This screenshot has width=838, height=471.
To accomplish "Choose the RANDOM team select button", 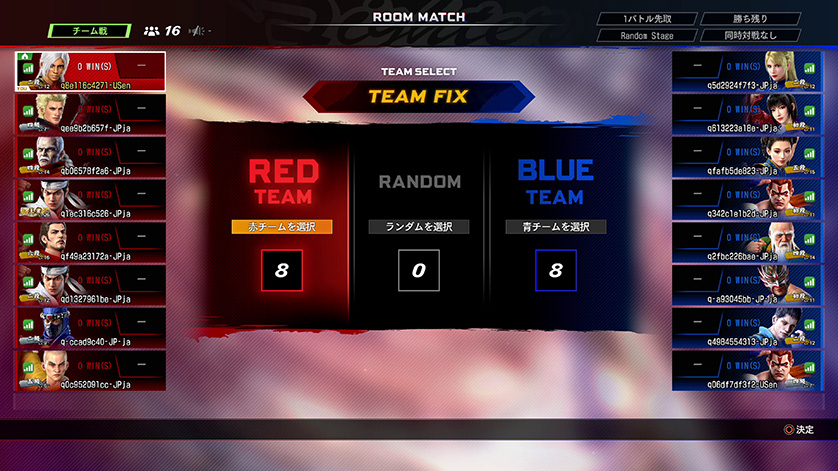I will coord(419,227).
